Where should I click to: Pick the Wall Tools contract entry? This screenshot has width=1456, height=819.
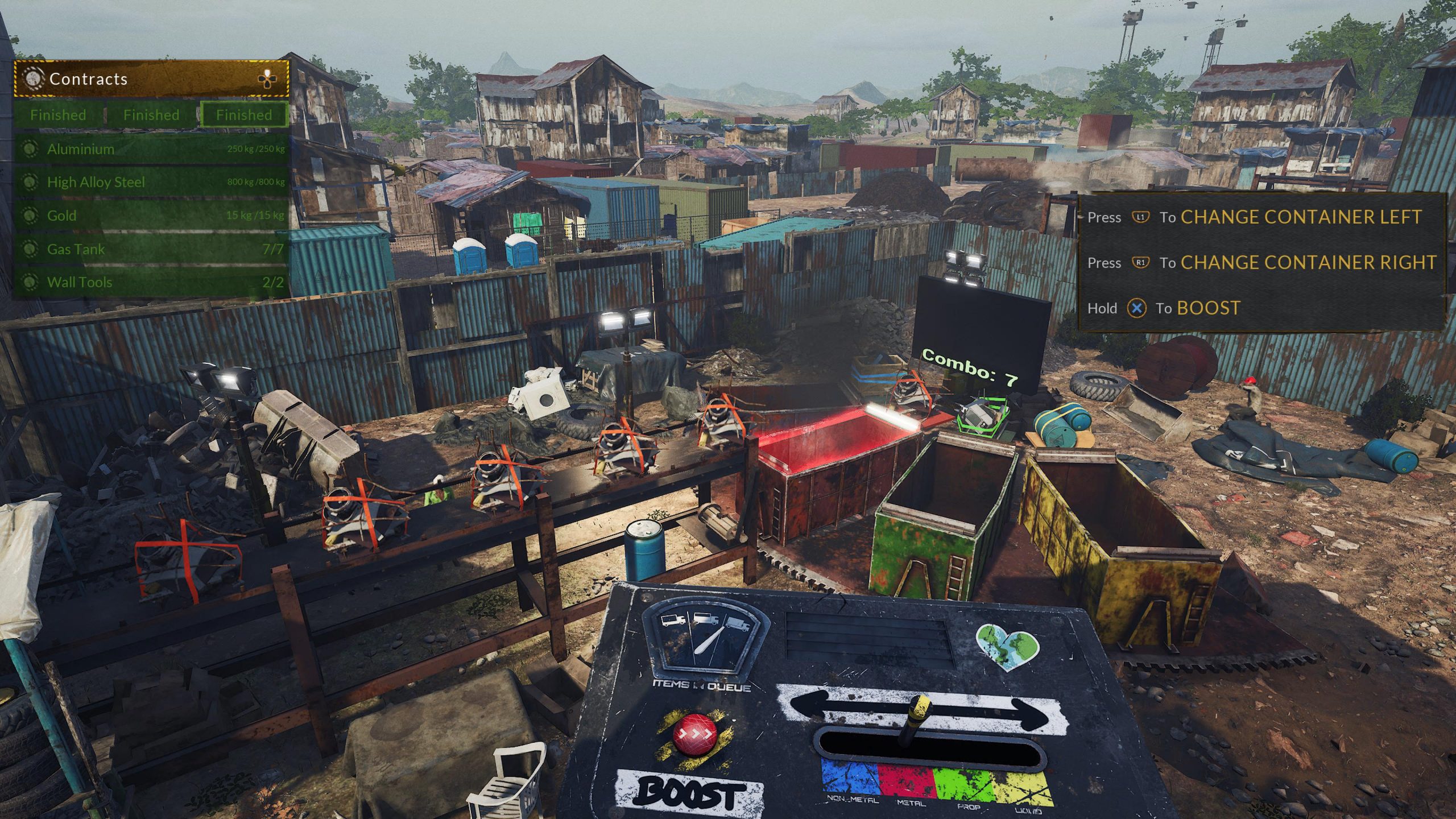tap(151, 282)
